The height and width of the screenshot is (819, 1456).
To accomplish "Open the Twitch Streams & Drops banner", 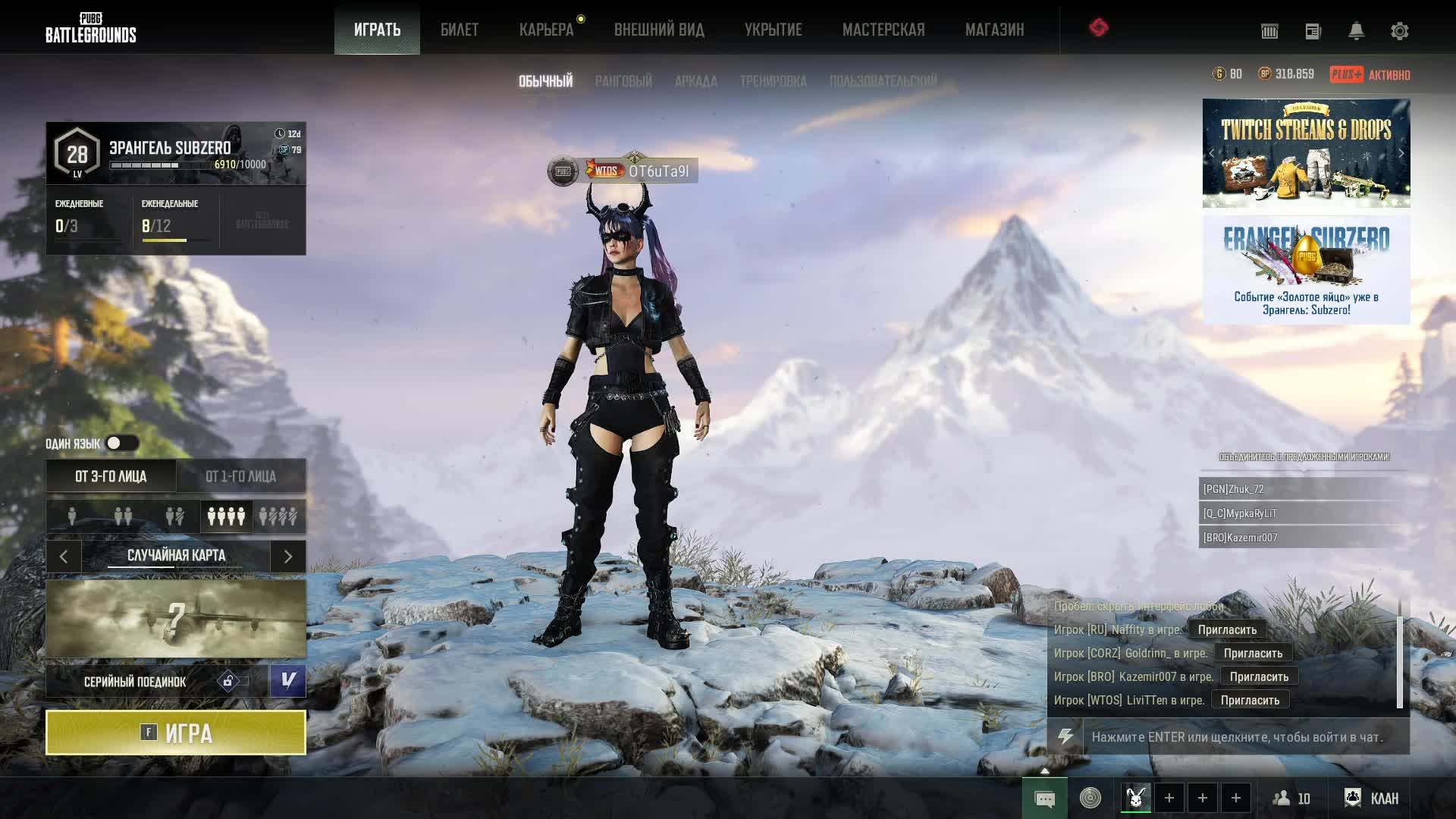I will tap(1306, 153).
